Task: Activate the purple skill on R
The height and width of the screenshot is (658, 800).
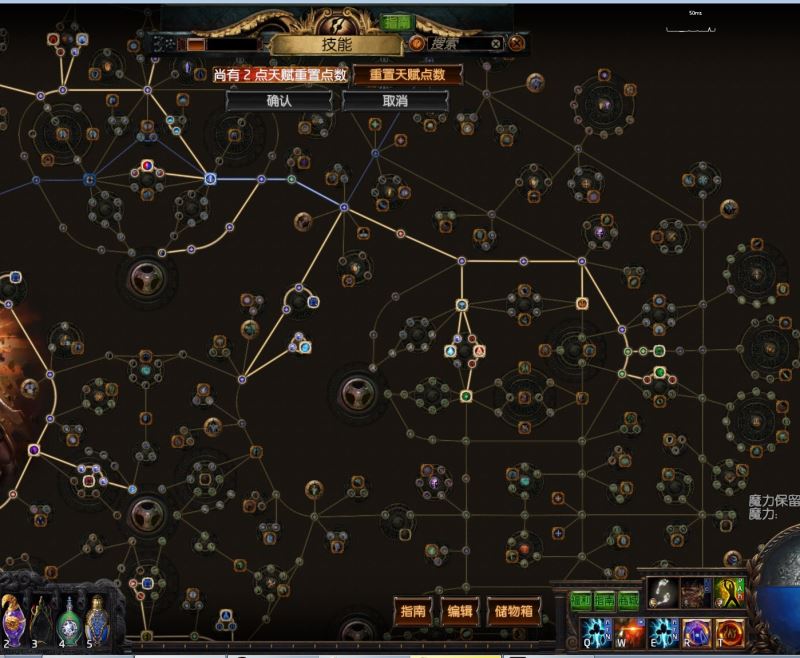Action: (695, 633)
